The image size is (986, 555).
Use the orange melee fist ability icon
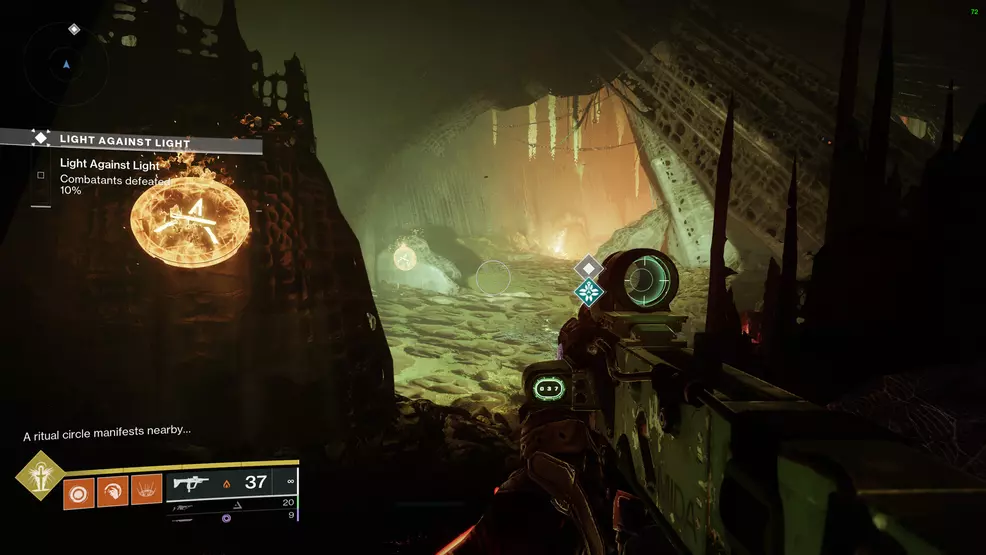click(112, 490)
